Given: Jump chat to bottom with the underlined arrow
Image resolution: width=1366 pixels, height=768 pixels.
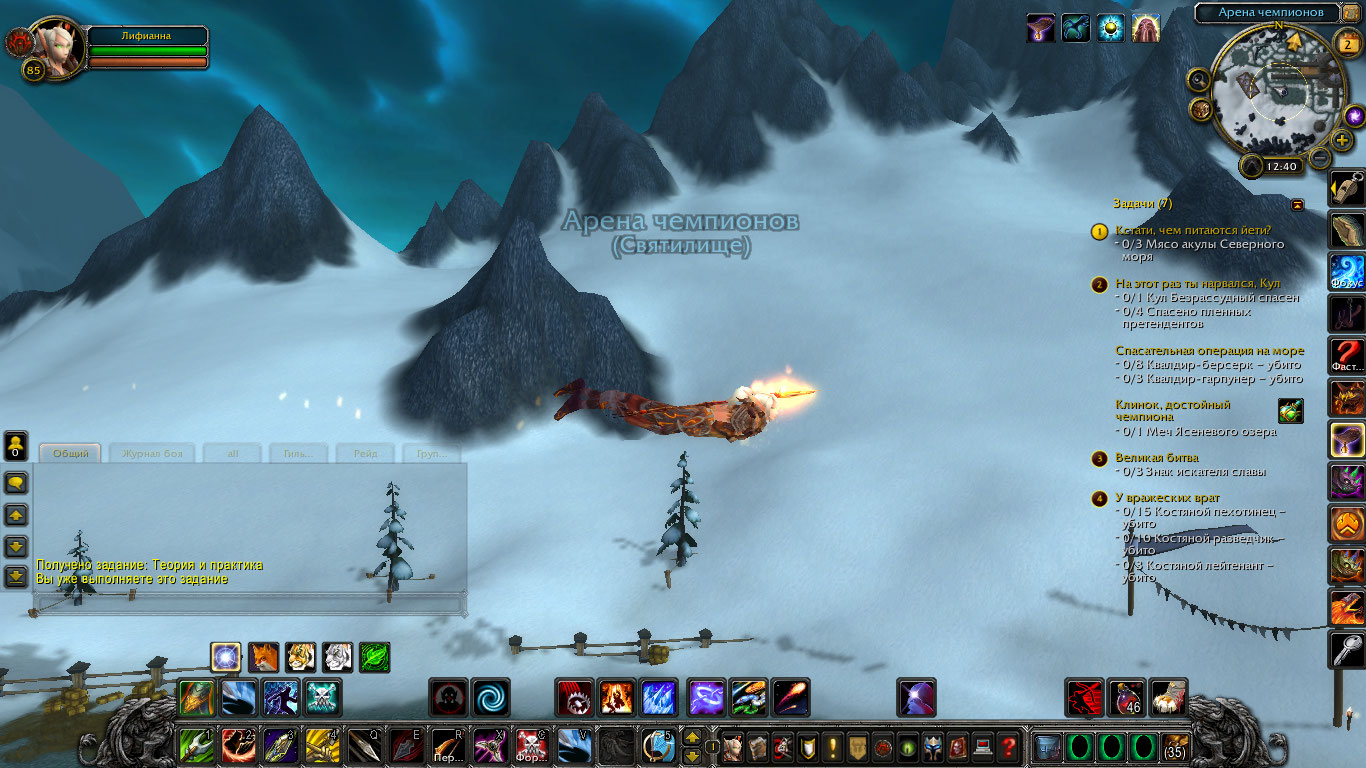Looking at the screenshot, I should [x=16, y=576].
